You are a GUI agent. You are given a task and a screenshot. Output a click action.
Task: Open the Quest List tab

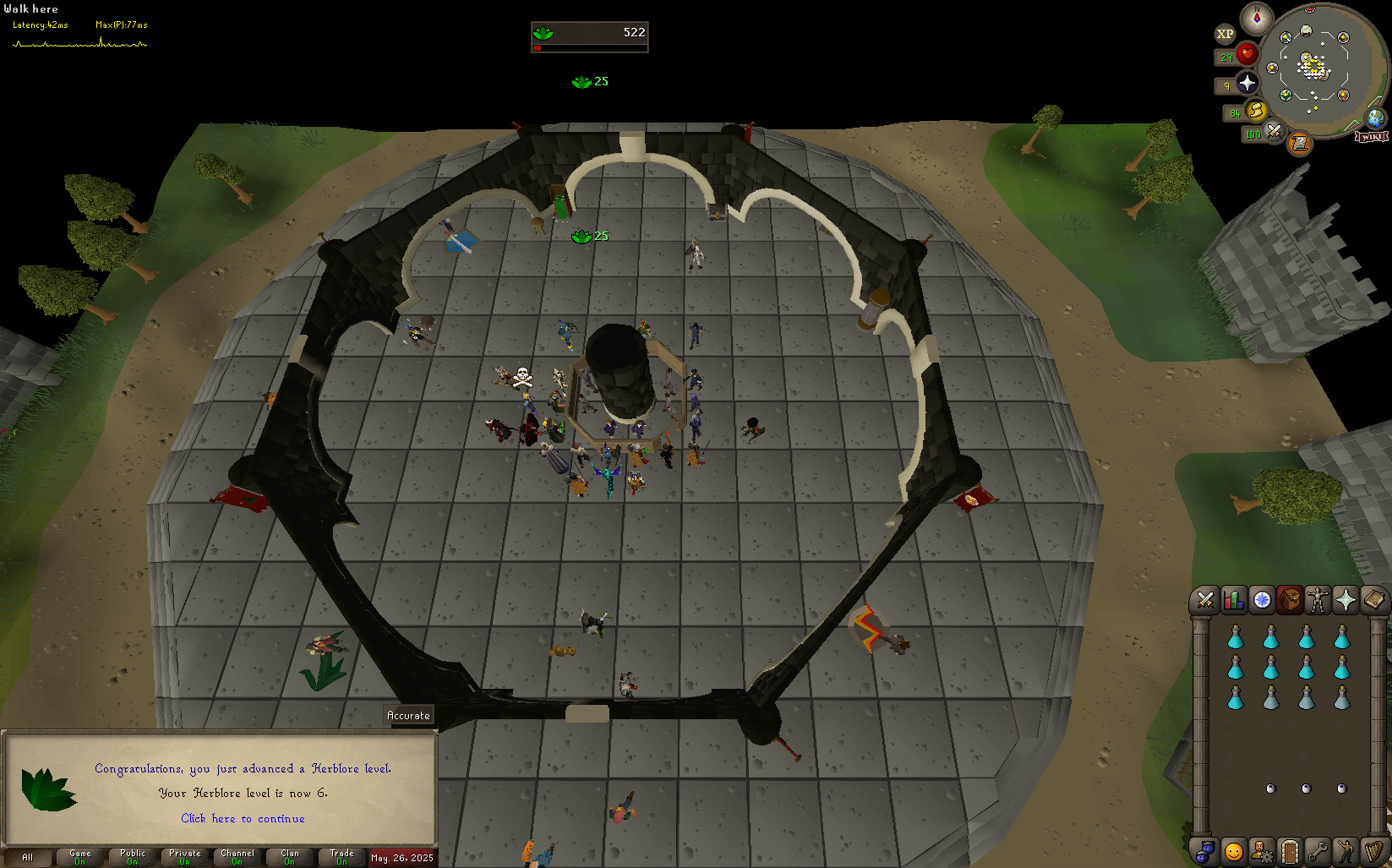tap(1262, 600)
